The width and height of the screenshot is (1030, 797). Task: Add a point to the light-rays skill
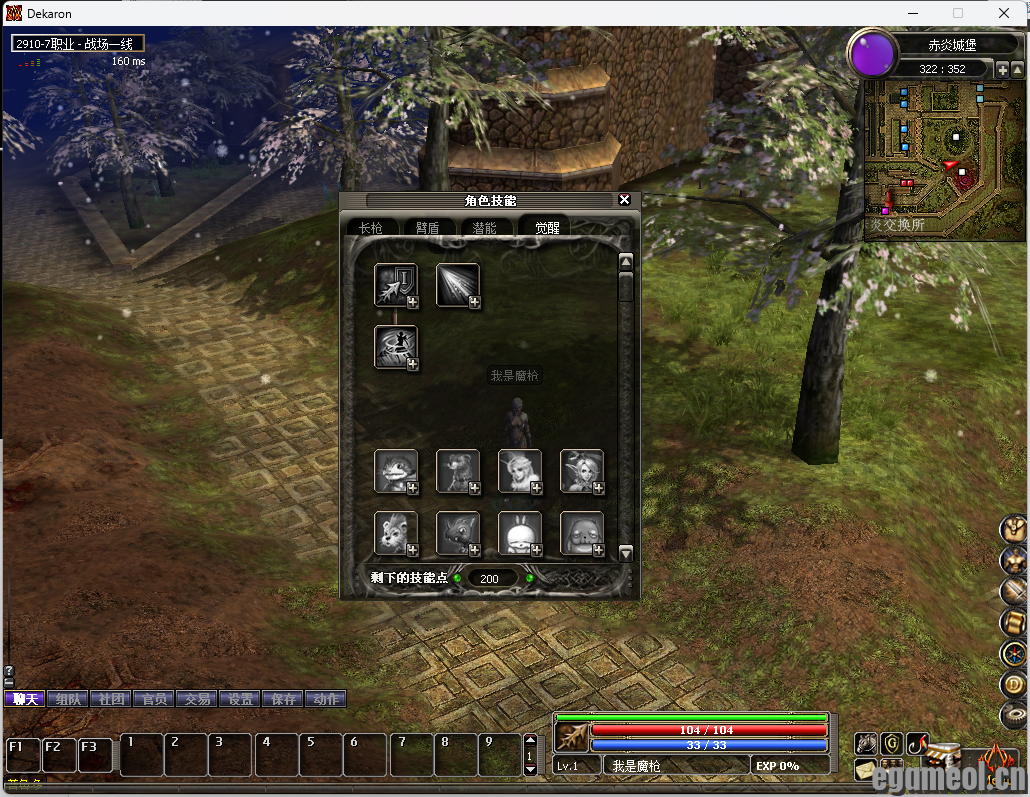474,303
